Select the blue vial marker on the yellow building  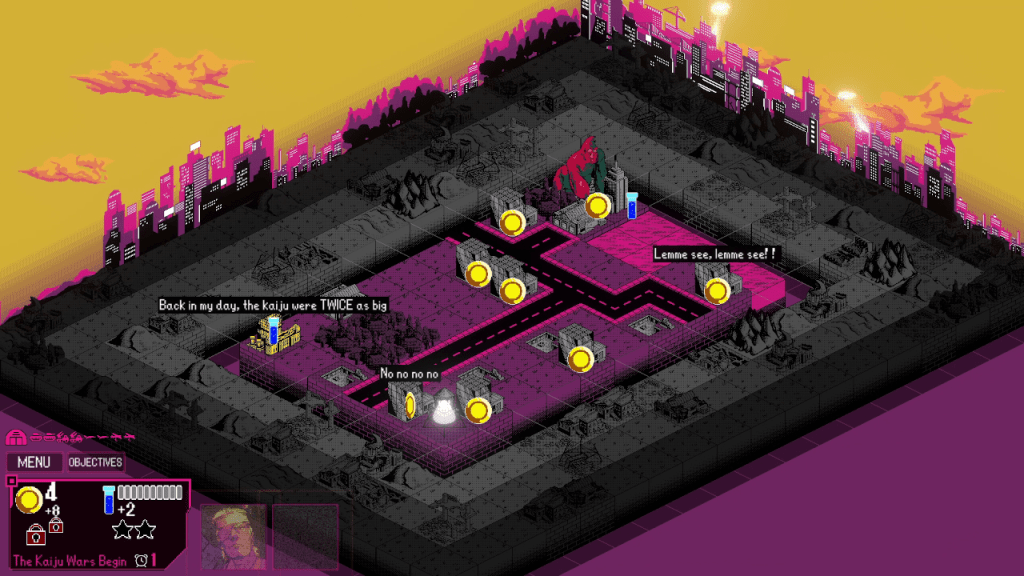[x=273, y=332]
